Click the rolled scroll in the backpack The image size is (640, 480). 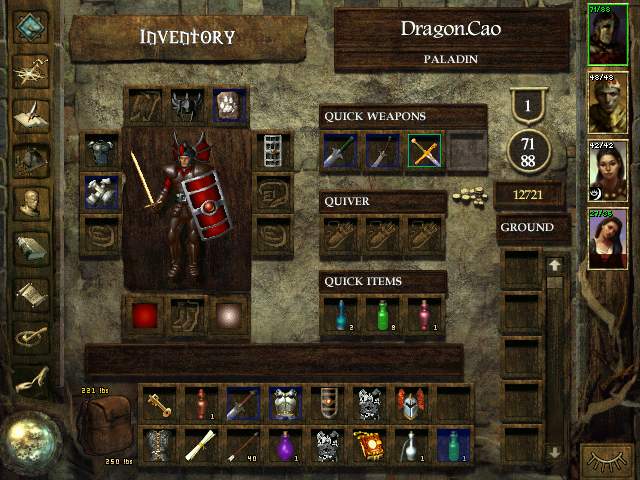pyautogui.click(x=200, y=444)
